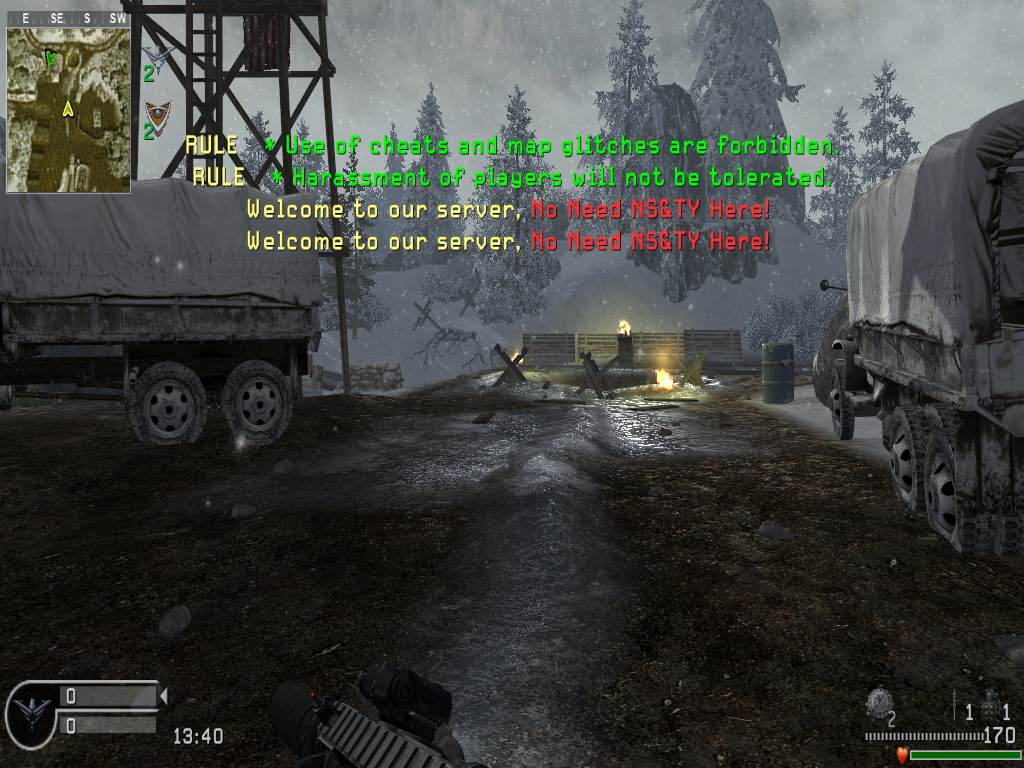1024x768 pixels.
Task: Click the compass heading strip above the minimap
Action: click(x=68, y=18)
